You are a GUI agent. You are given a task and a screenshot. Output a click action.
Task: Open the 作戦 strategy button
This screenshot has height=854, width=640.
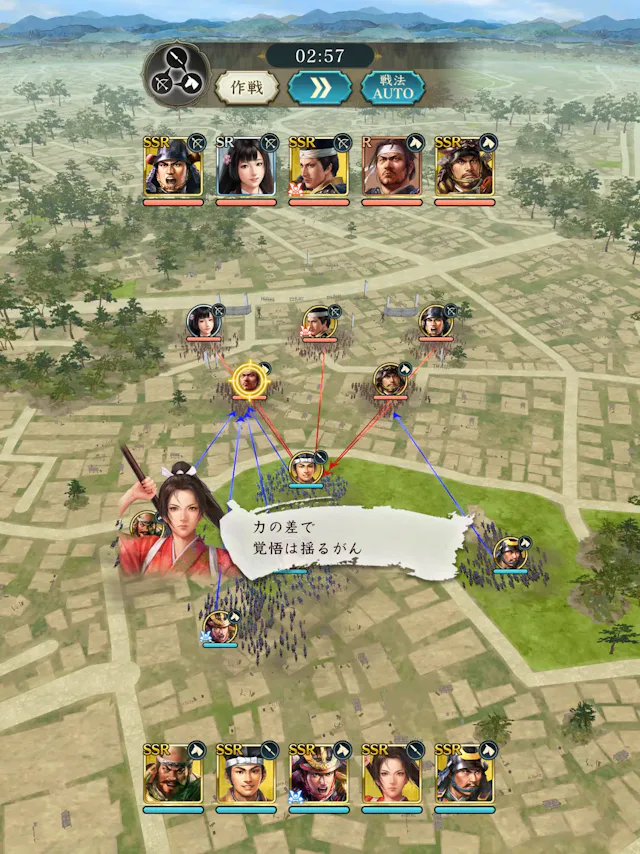pos(246,87)
